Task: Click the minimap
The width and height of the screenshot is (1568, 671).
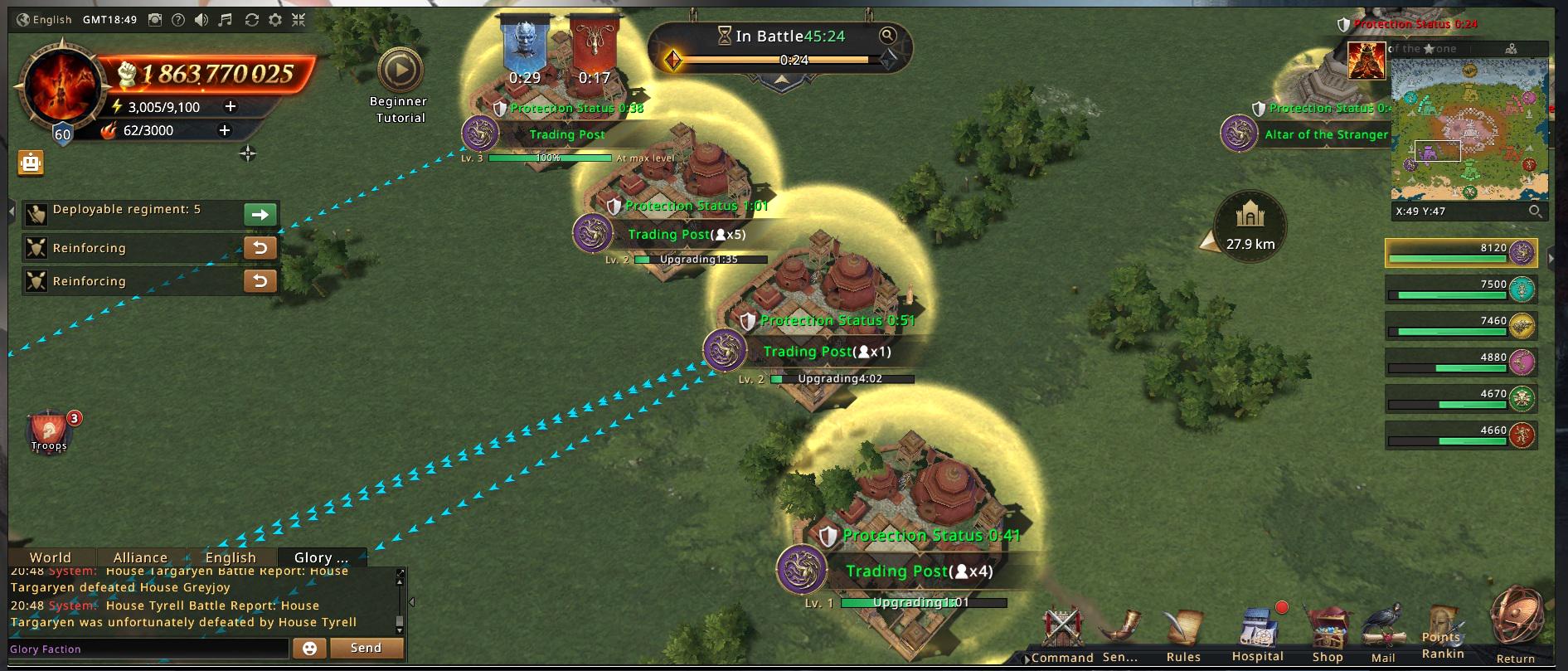Action: 1469,129
